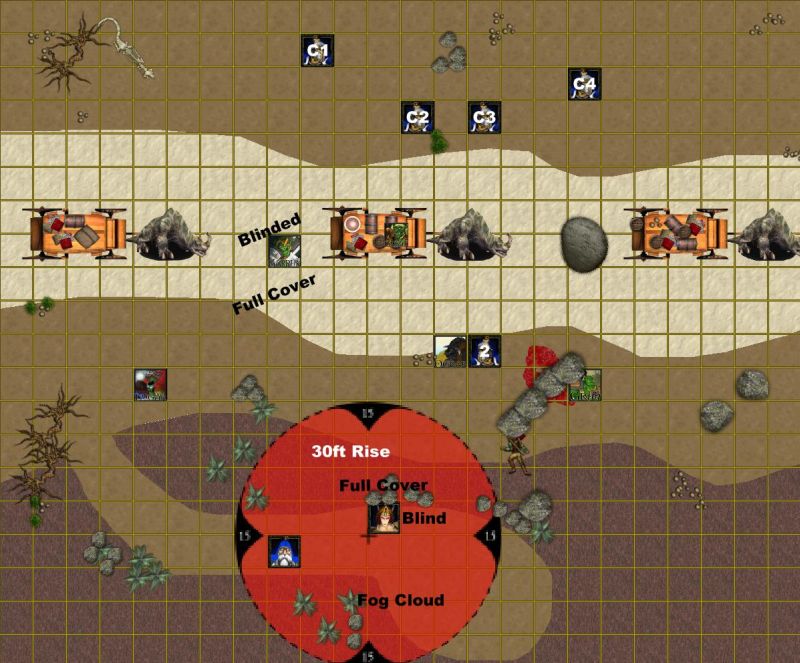Select the crowned token marked Blind

[384, 518]
